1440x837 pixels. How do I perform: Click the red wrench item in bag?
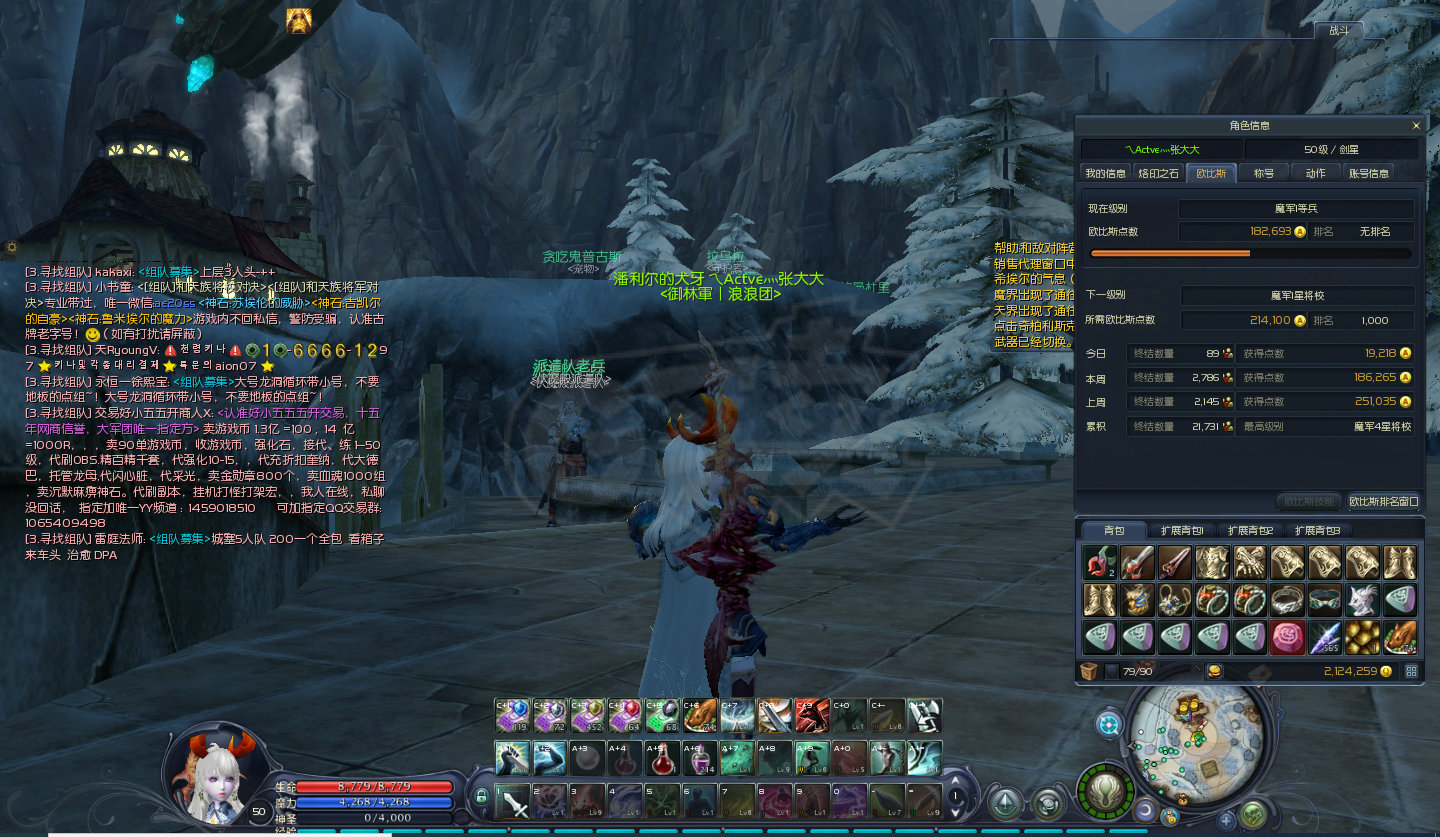(x=1099, y=563)
